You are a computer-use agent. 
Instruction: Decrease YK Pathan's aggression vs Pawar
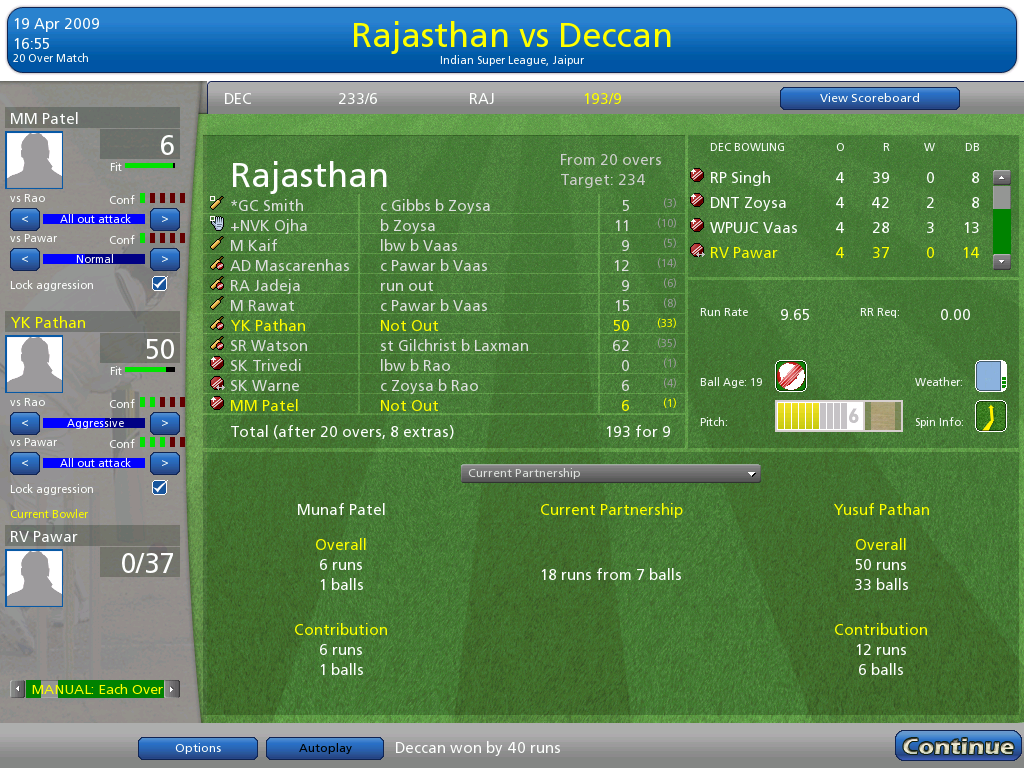(25, 463)
